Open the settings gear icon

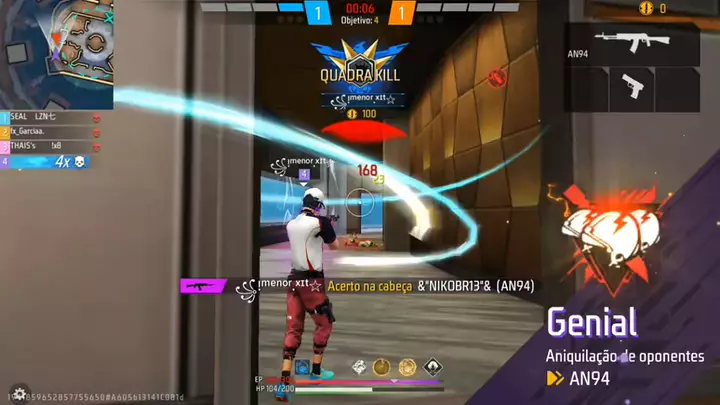click(x=18, y=393)
